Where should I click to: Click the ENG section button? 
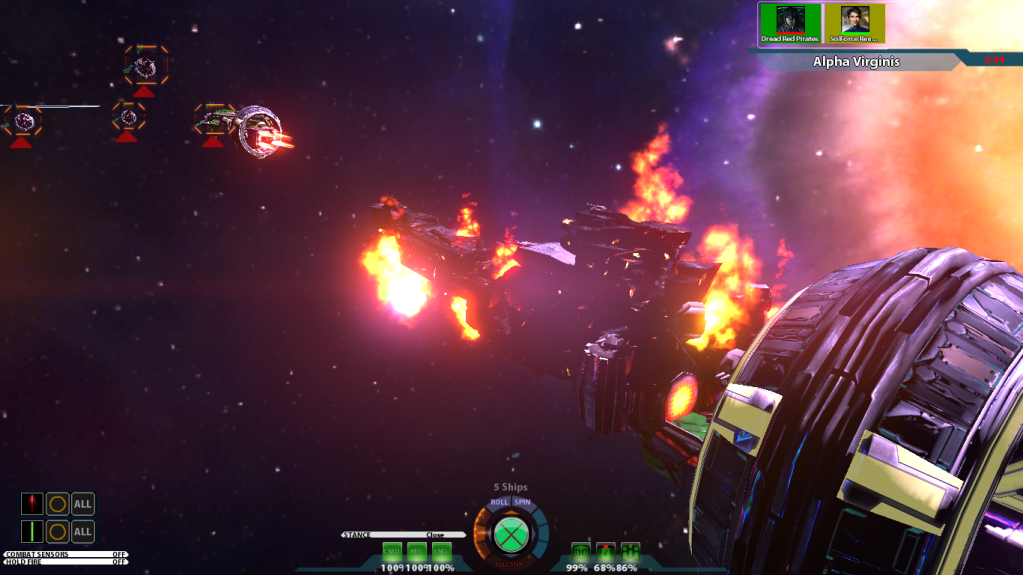(441, 551)
